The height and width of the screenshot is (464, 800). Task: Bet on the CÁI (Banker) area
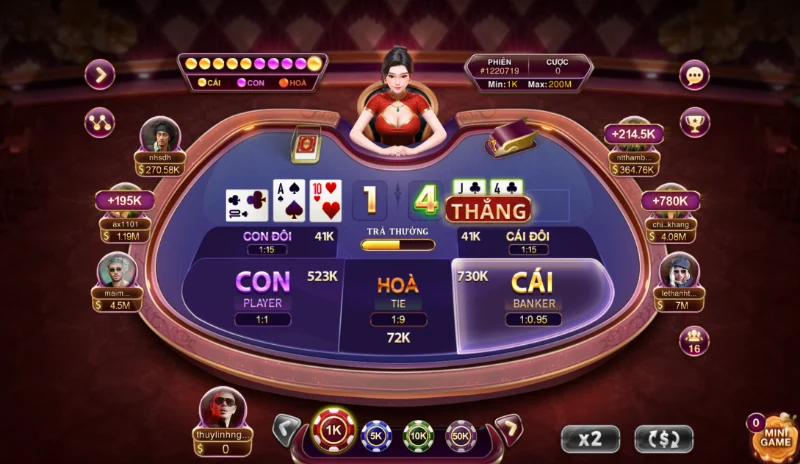[x=531, y=297]
